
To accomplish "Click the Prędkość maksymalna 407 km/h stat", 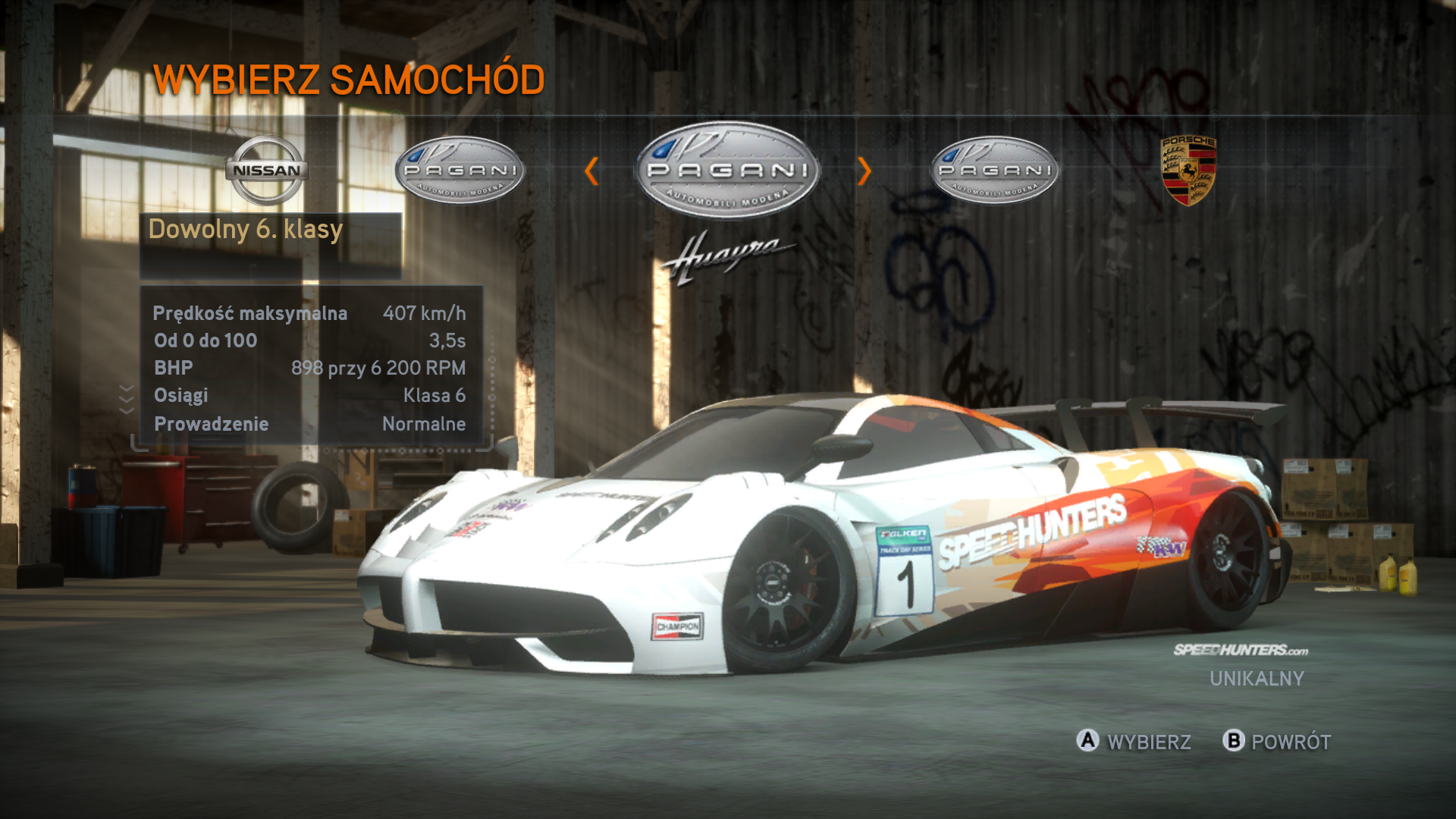I will 309,311.
